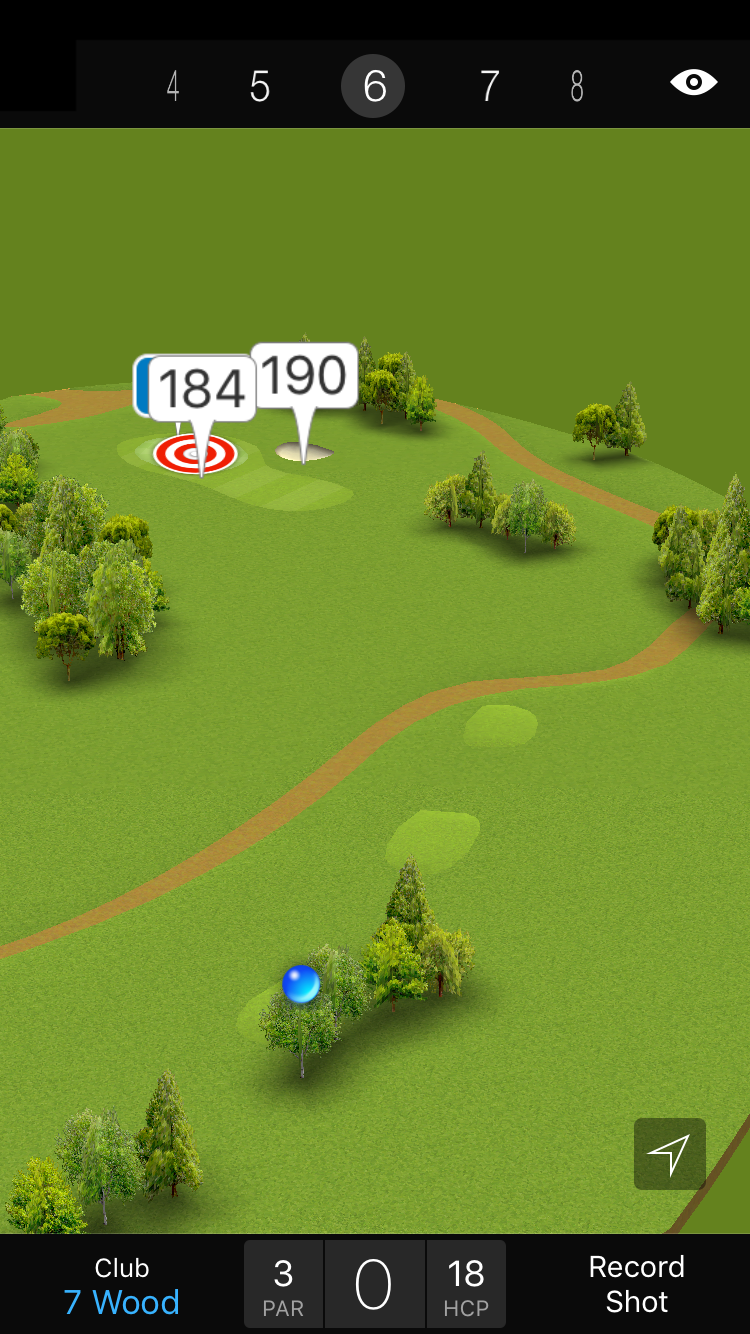Choose hole 8 in selector
This screenshot has width=750, height=1334.
pos(577,87)
